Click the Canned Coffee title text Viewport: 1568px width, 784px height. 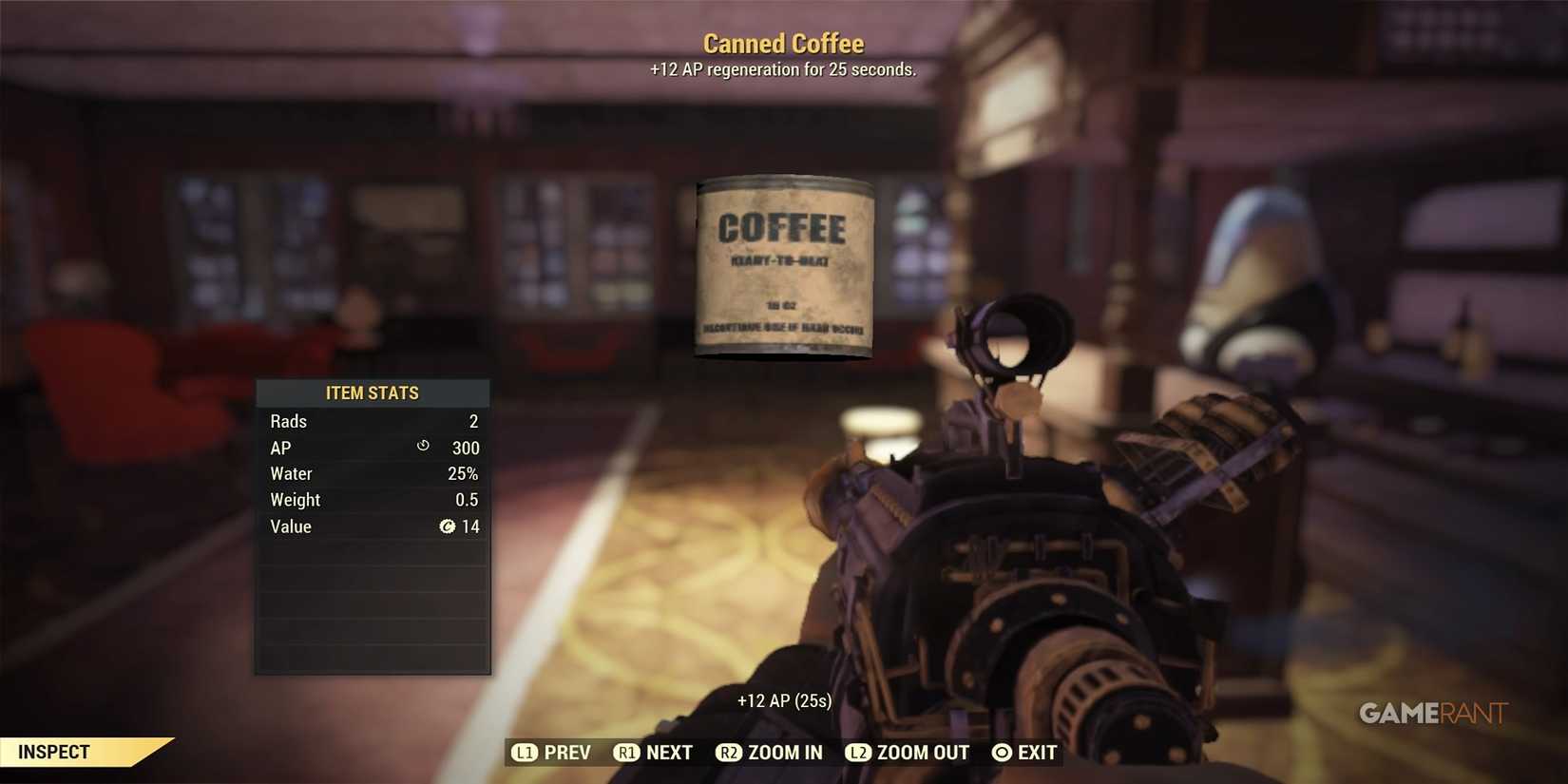(x=783, y=43)
